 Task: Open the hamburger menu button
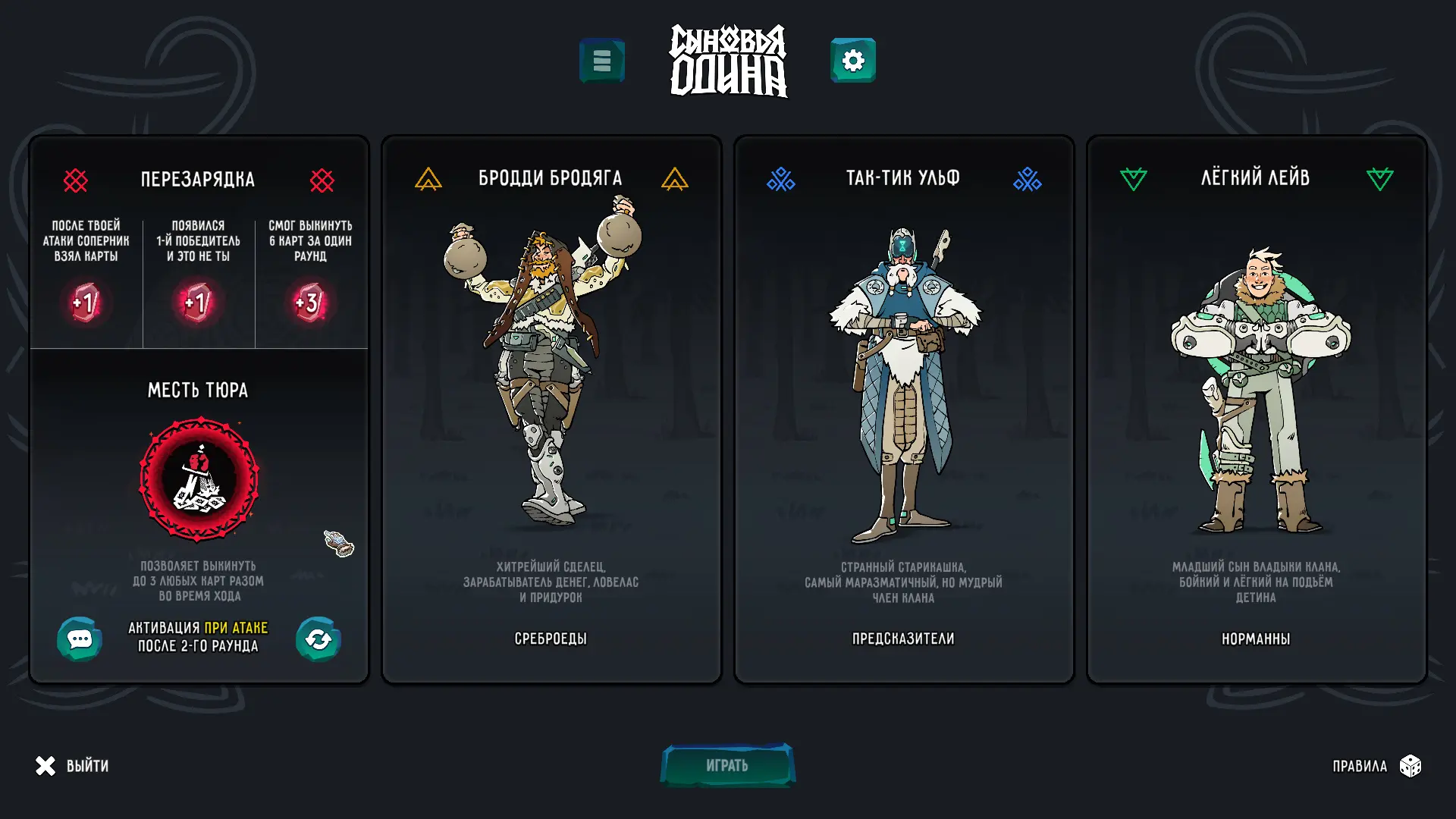click(602, 61)
